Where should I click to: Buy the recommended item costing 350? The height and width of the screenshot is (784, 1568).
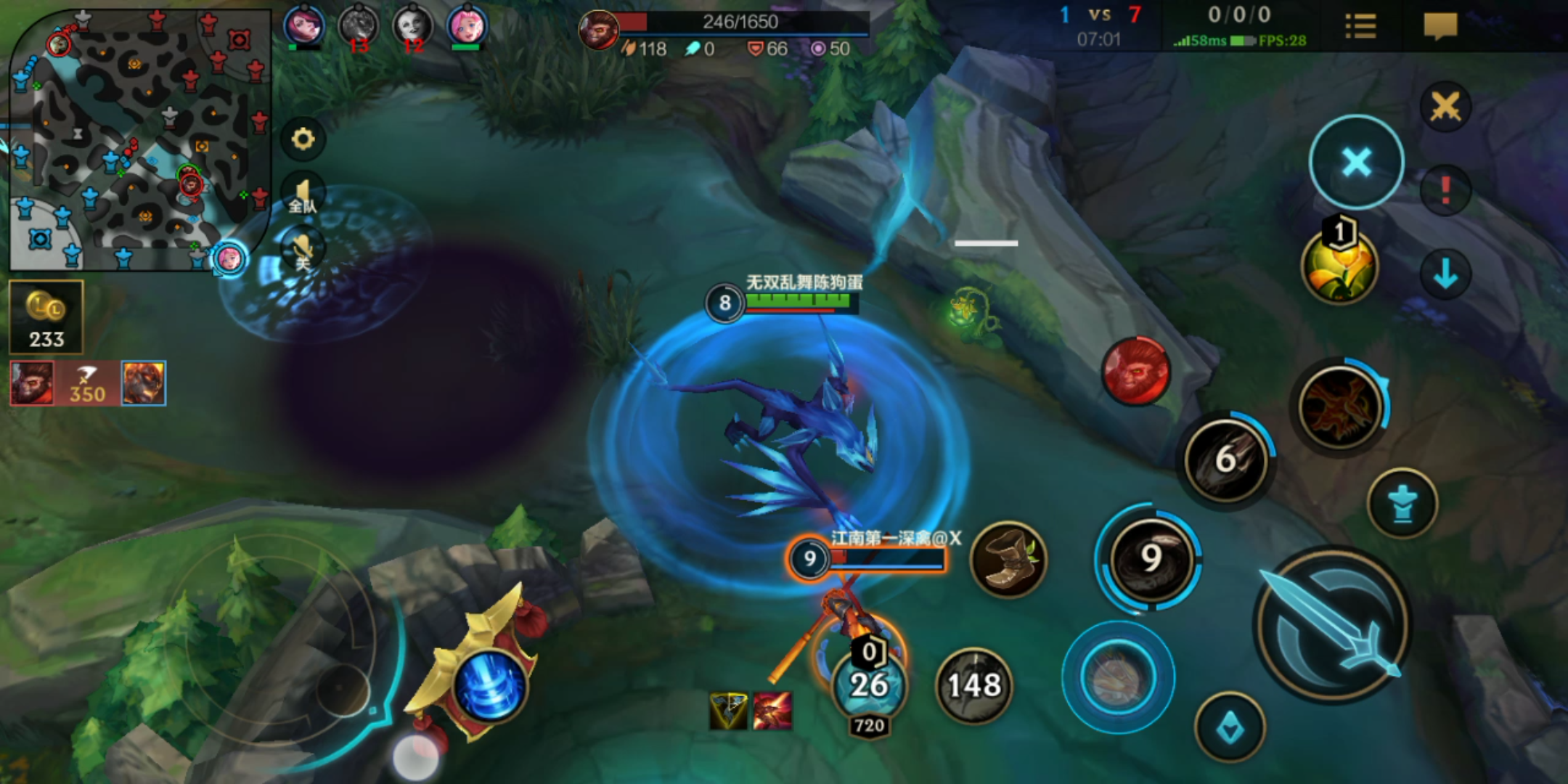(87, 383)
